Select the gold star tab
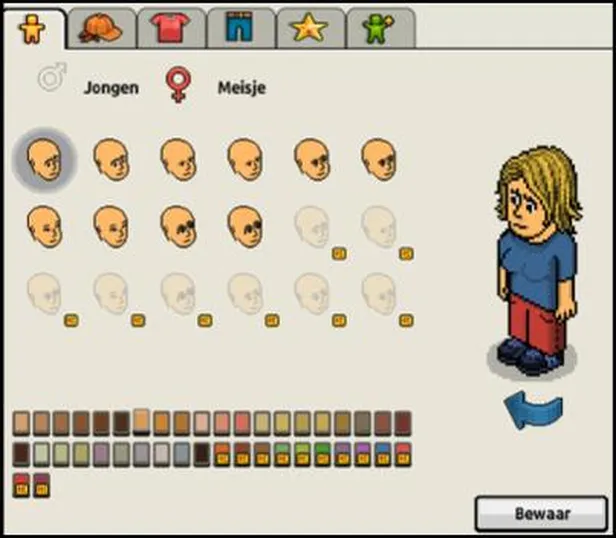 (x=309, y=29)
